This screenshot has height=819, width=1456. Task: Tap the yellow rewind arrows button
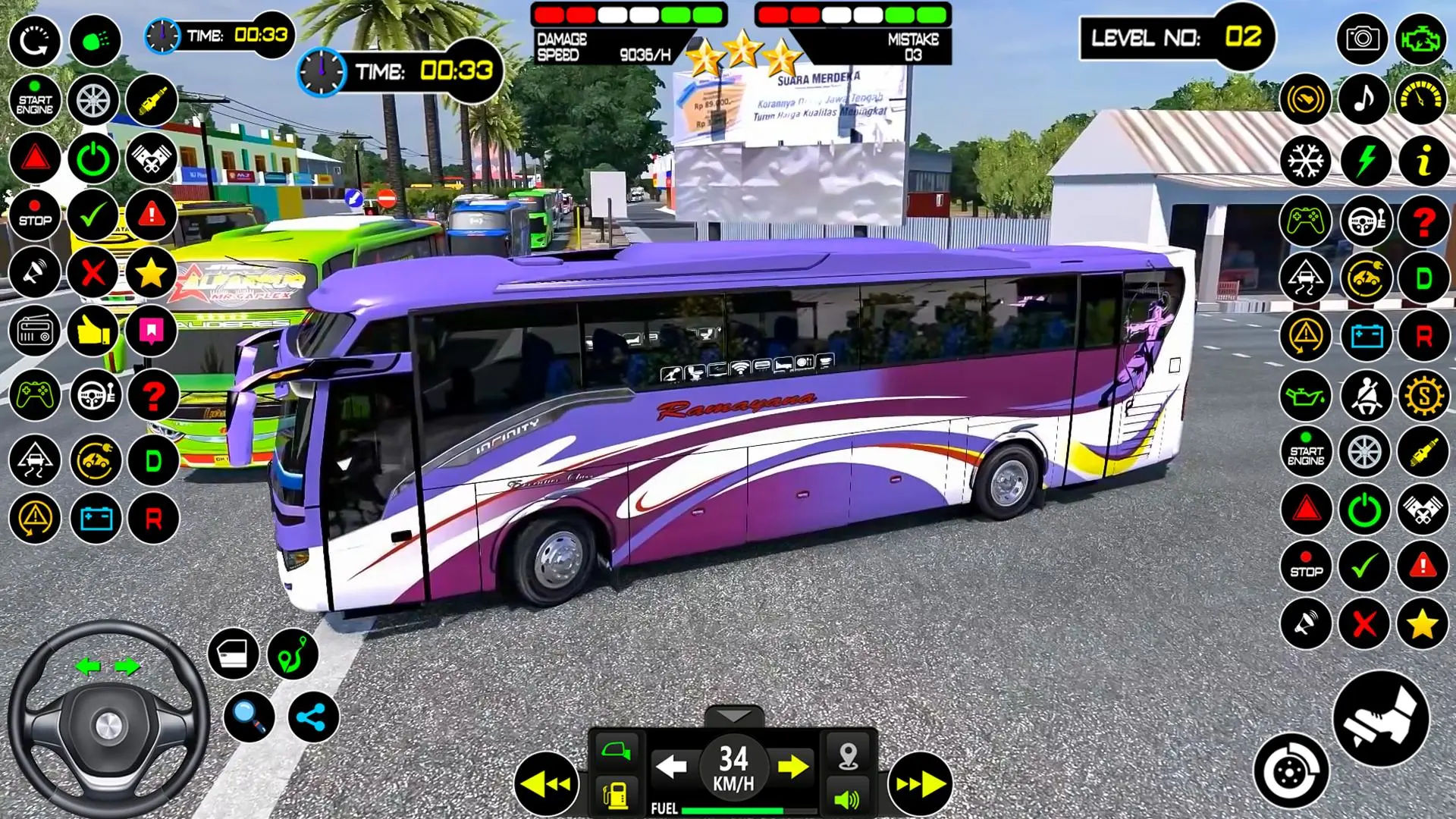click(546, 783)
